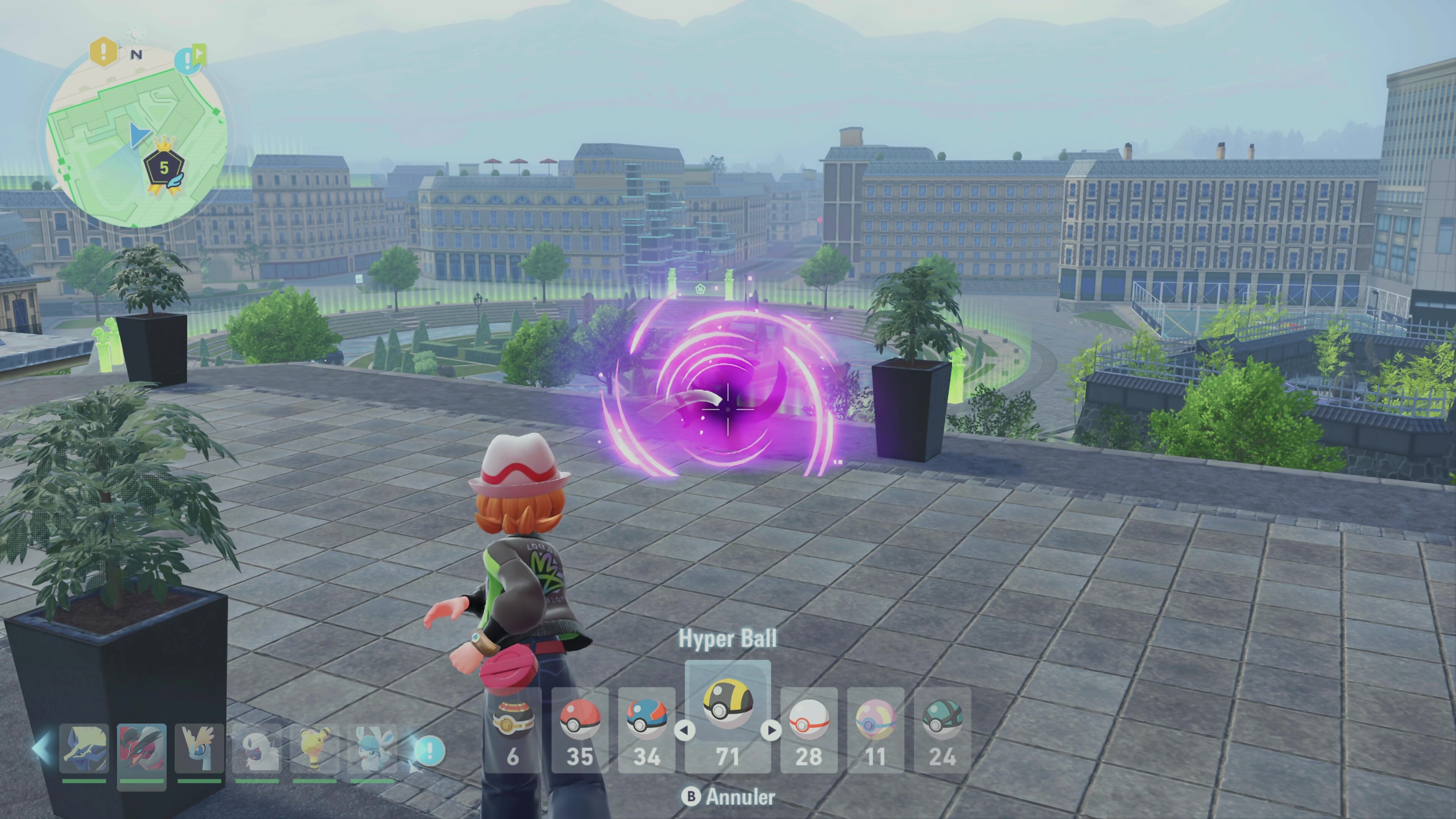1456x819 pixels.
Task: Select the yellow Ampharos party slot
Action: click(314, 750)
